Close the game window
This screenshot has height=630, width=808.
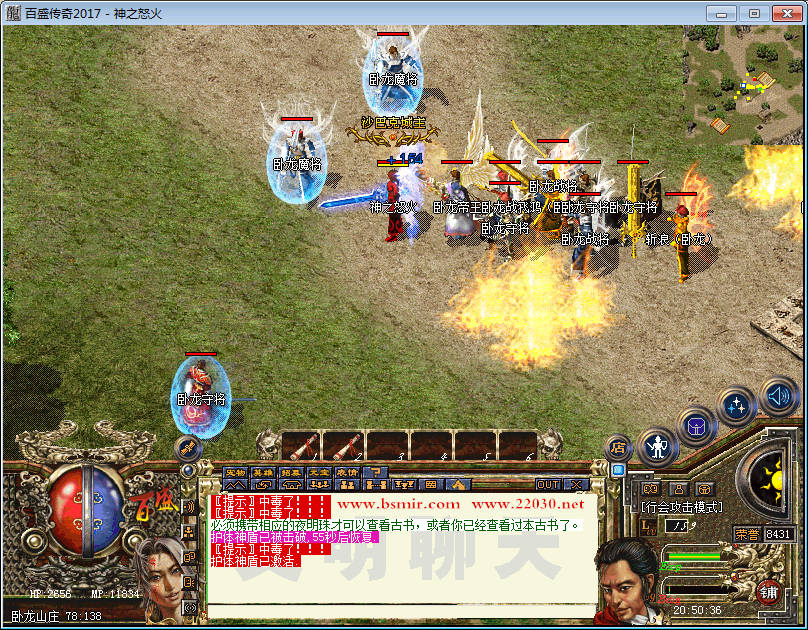(781, 13)
